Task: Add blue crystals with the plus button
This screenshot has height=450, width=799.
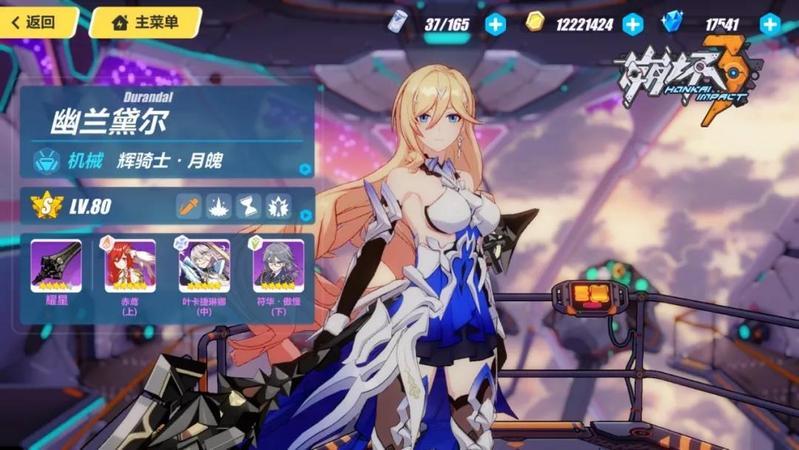Action: pos(770,24)
